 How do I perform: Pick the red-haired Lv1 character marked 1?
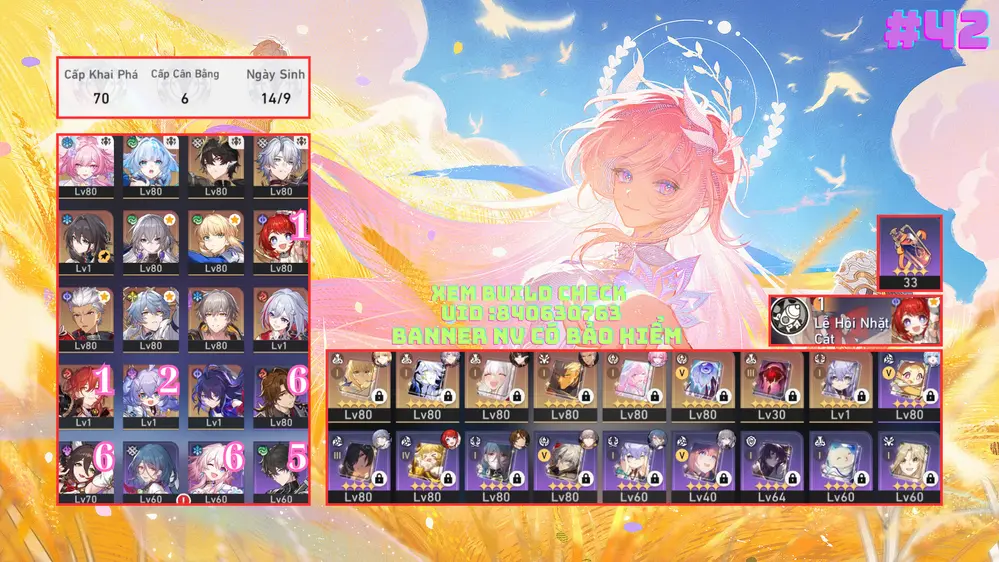click(x=86, y=394)
